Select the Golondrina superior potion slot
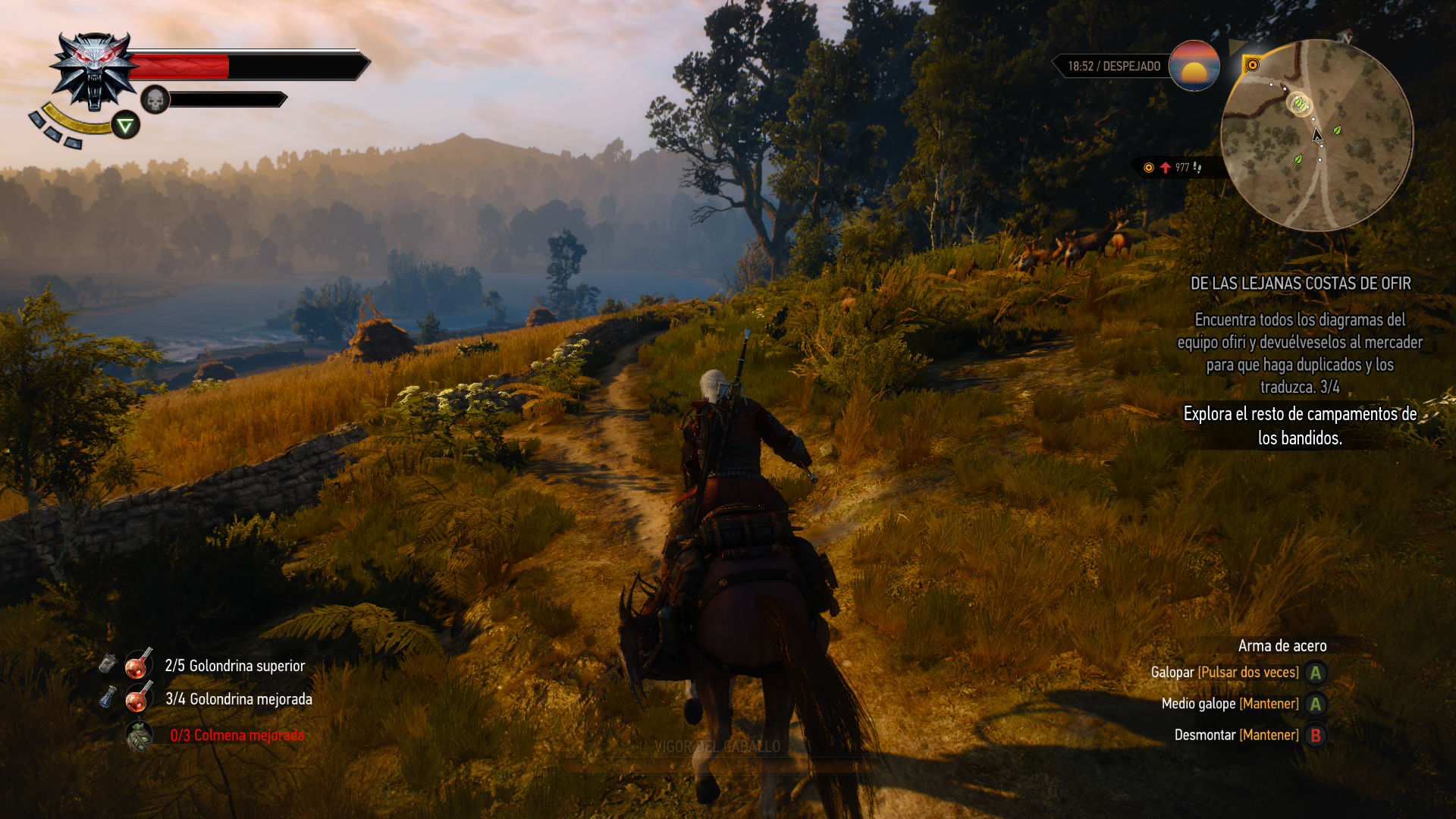The width and height of the screenshot is (1456, 819). [x=139, y=665]
